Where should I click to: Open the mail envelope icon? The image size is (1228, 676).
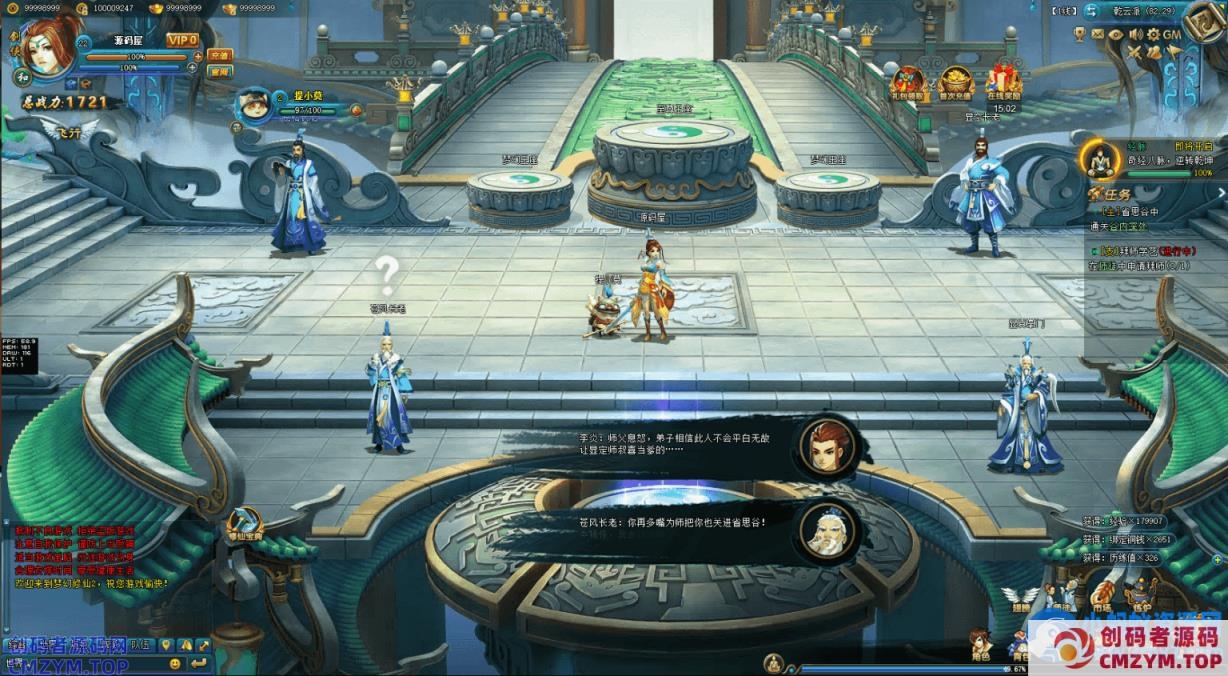coord(1098,34)
